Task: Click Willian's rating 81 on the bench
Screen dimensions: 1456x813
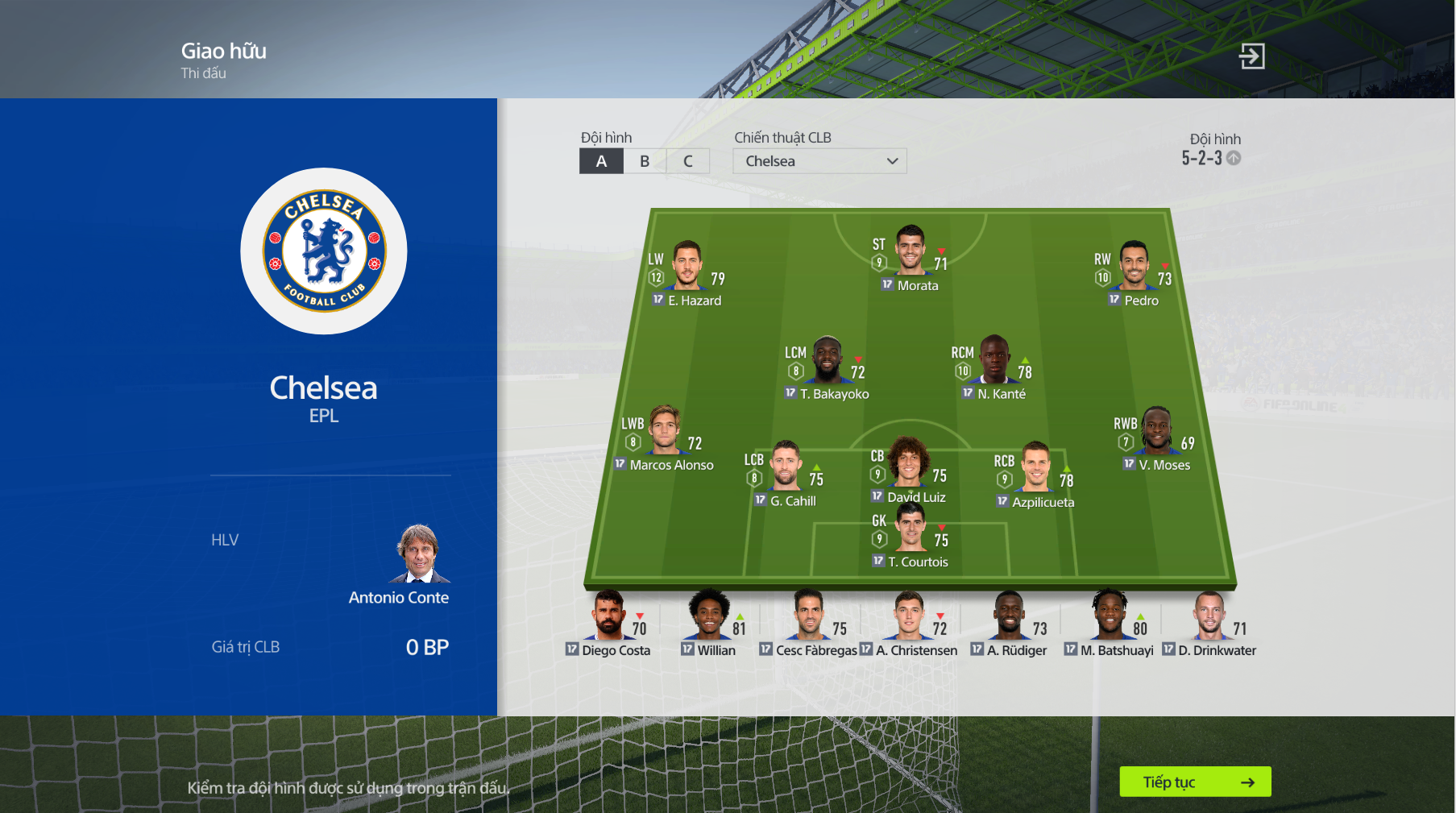Action: tap(740, 628)
